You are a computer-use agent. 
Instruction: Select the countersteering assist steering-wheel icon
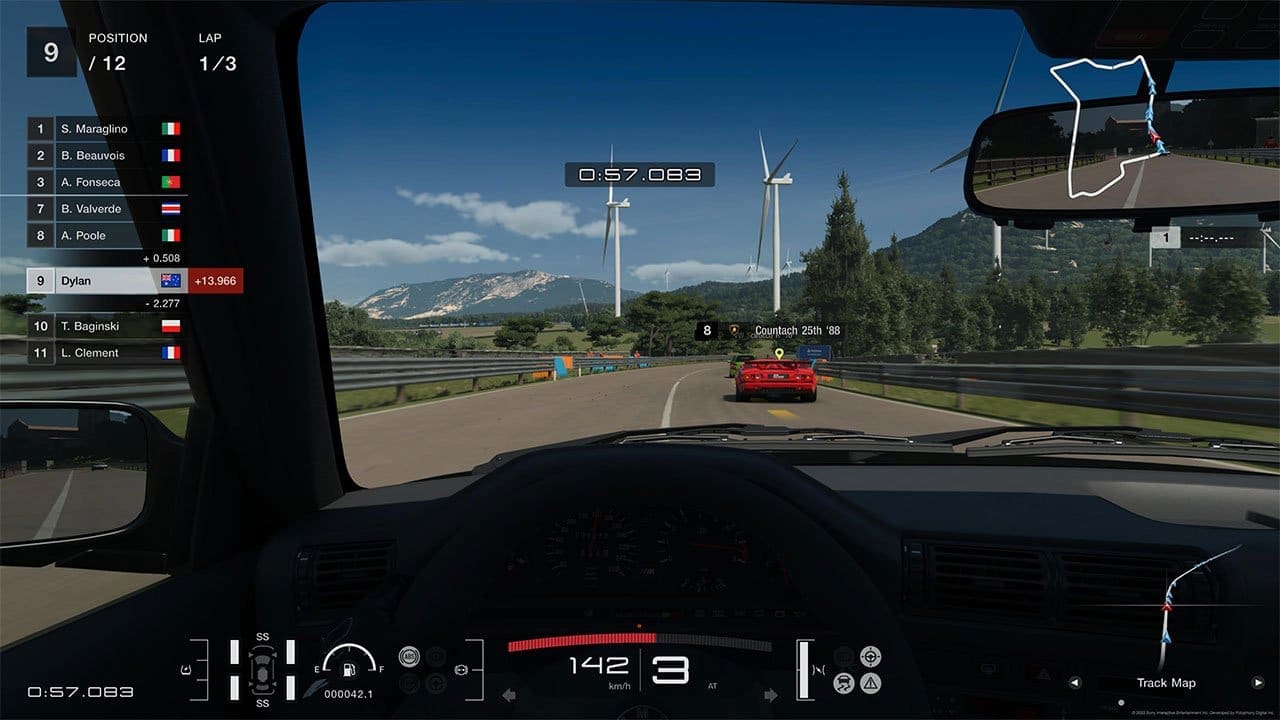[x=870, y=656]
